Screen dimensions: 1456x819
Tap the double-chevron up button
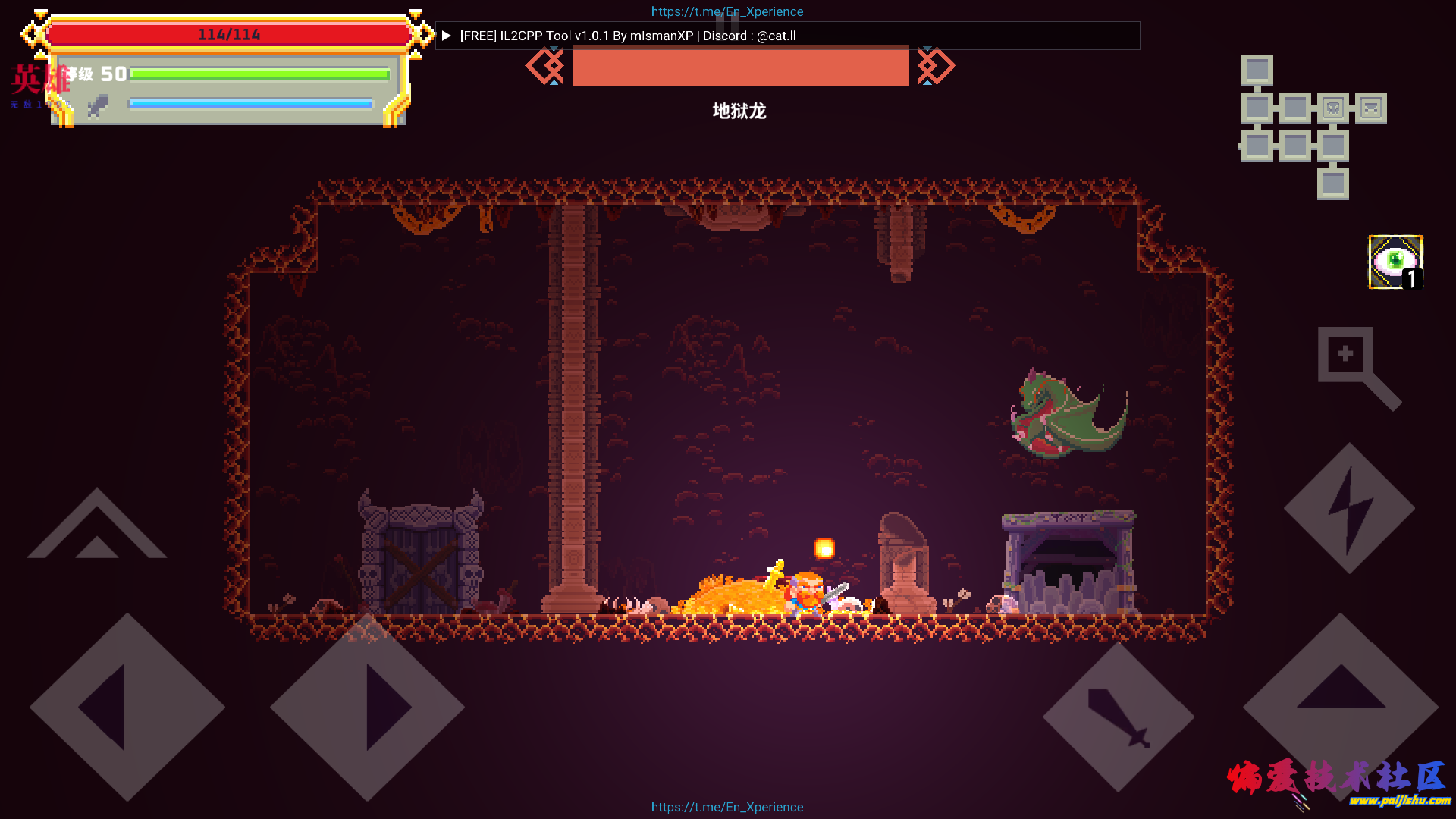pos(97,527)
